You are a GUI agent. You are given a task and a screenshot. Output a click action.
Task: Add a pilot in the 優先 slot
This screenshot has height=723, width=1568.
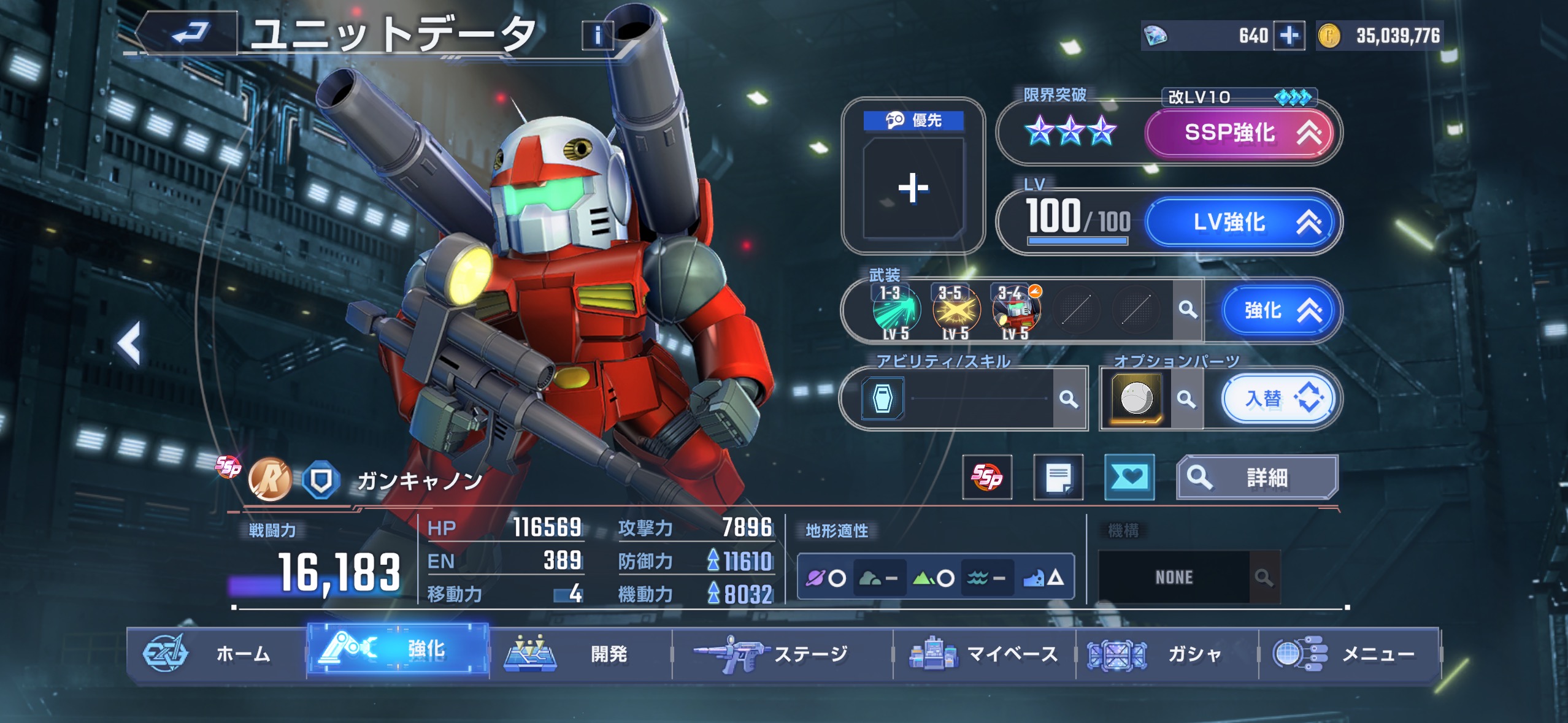click(913, 188)
